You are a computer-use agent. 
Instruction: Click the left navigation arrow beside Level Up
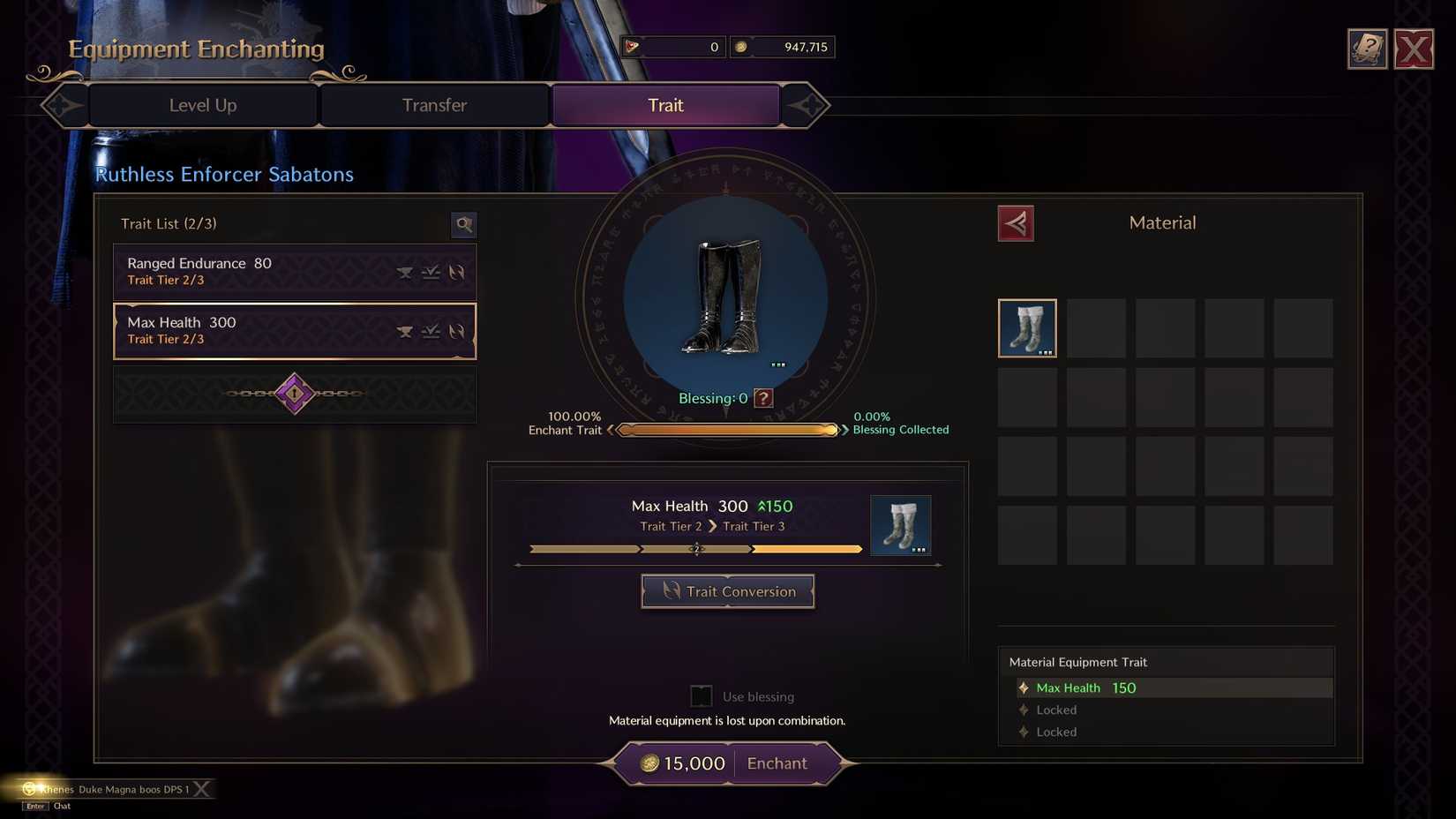pos(62,105)
